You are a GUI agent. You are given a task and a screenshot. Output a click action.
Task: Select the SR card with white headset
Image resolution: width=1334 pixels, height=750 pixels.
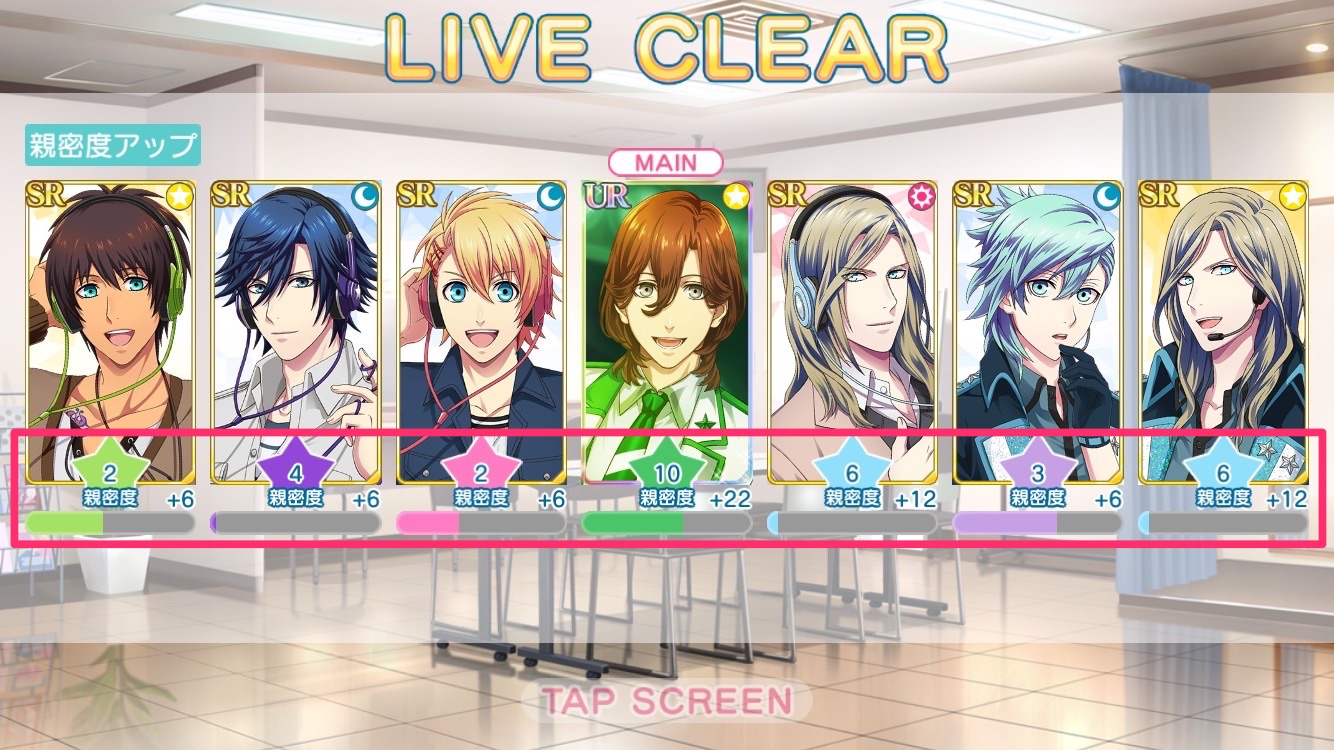(x=852, y=320)
